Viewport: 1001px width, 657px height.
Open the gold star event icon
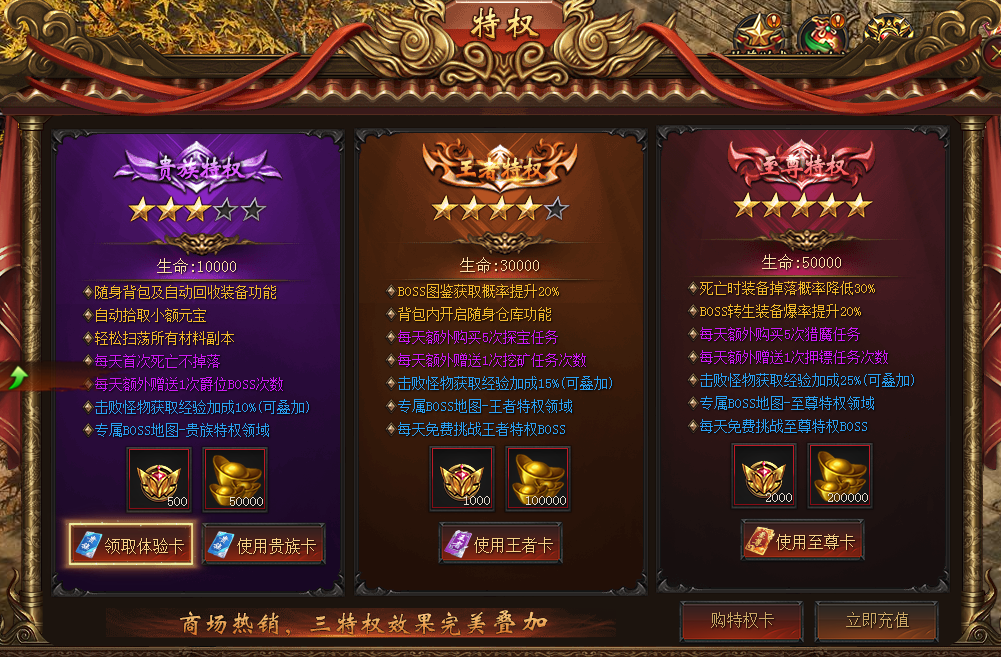[x=757, y=34]
